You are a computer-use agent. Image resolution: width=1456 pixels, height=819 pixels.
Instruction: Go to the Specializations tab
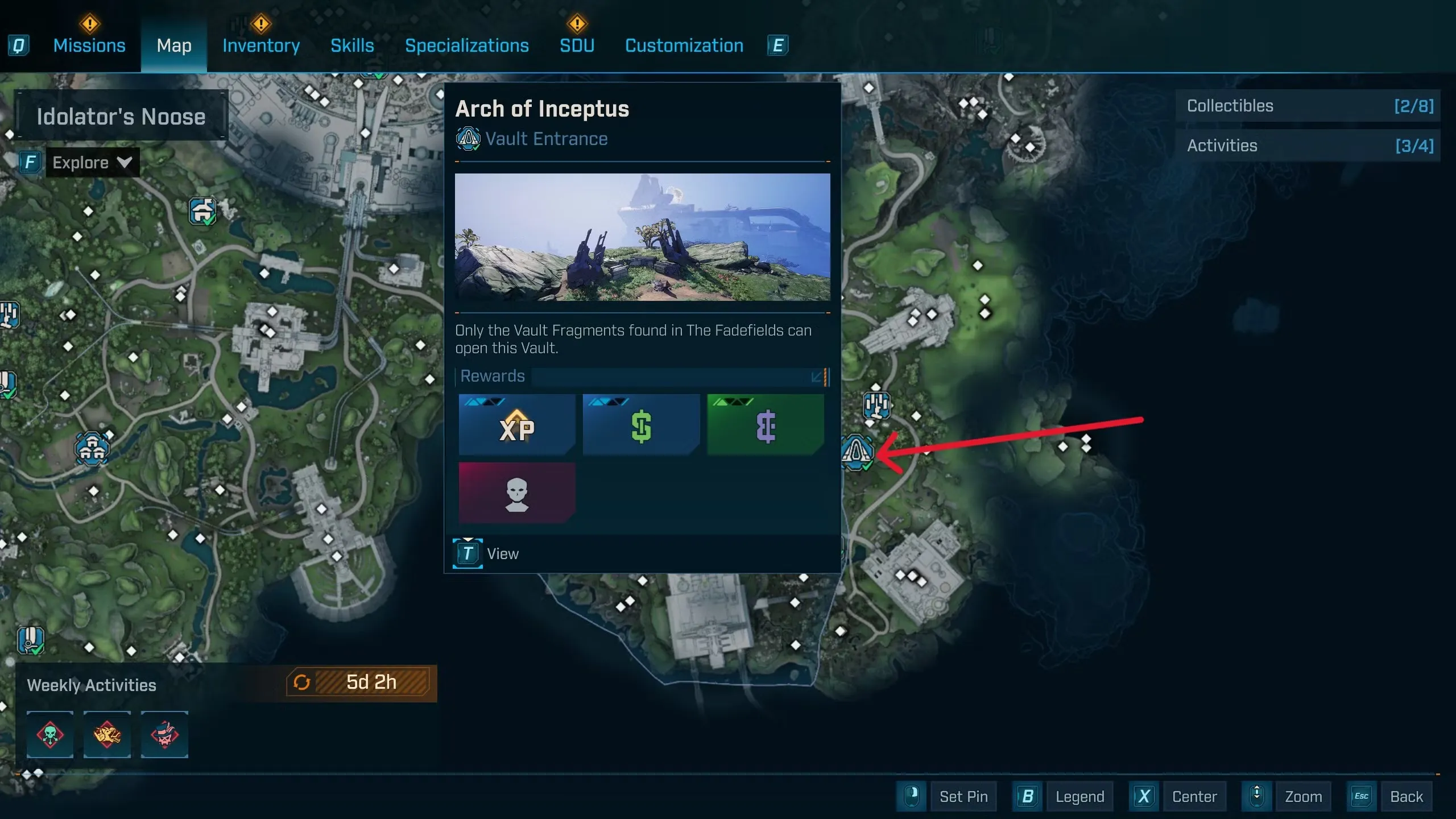[466, 45]
